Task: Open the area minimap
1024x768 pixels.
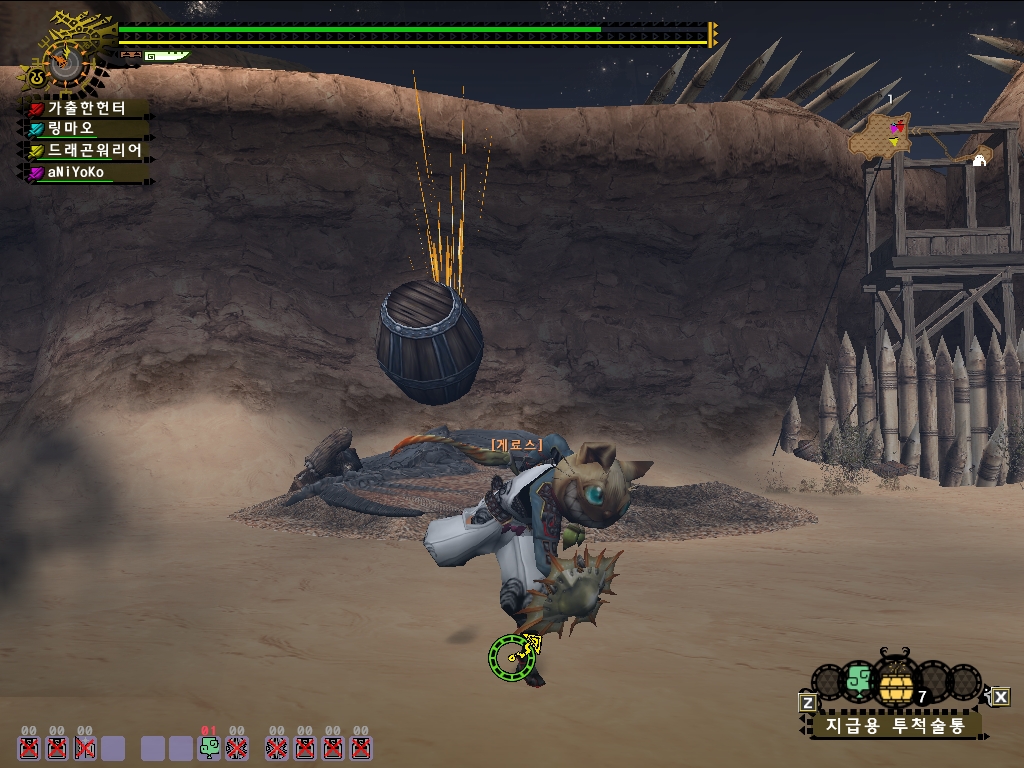Action: tap(880, 134)
